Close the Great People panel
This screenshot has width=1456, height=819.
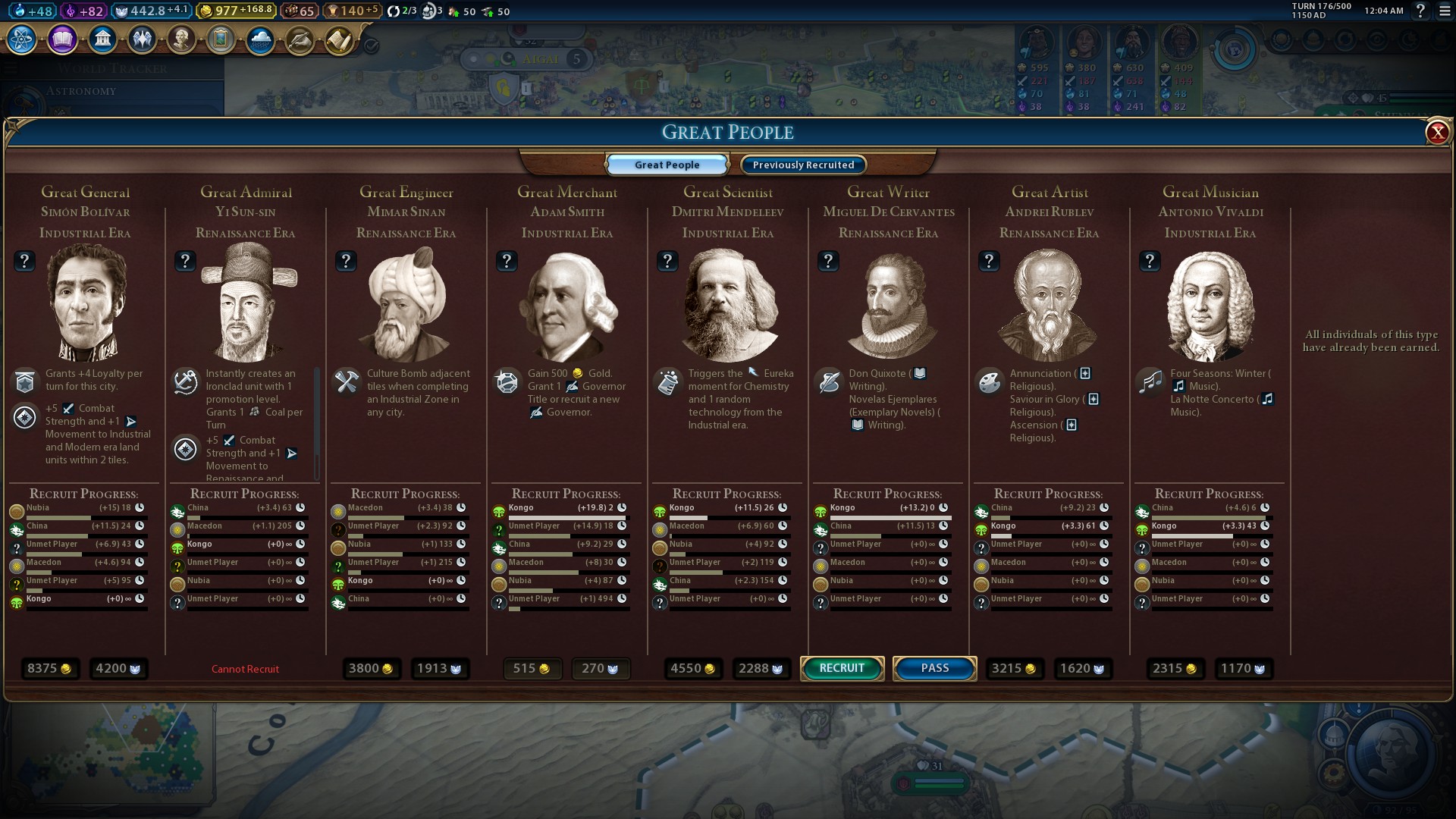[1437, 133]
